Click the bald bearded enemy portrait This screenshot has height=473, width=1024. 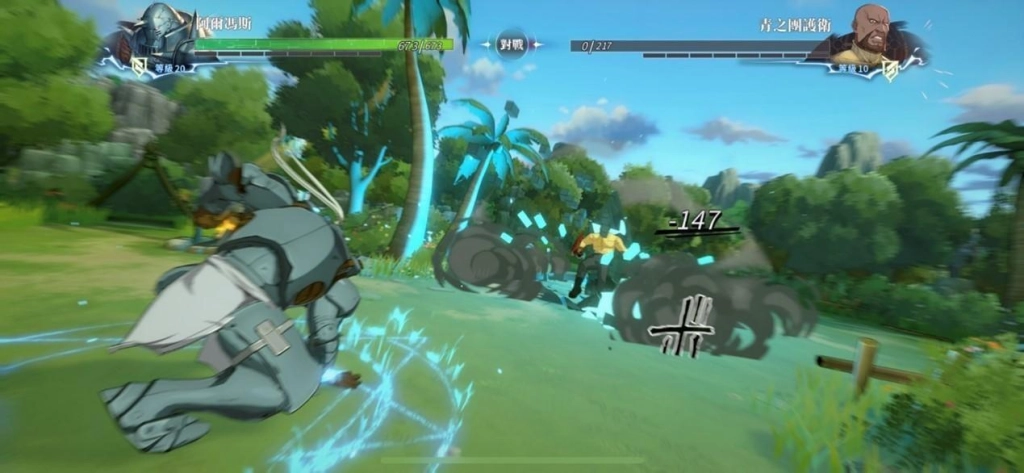coord(870,34)
